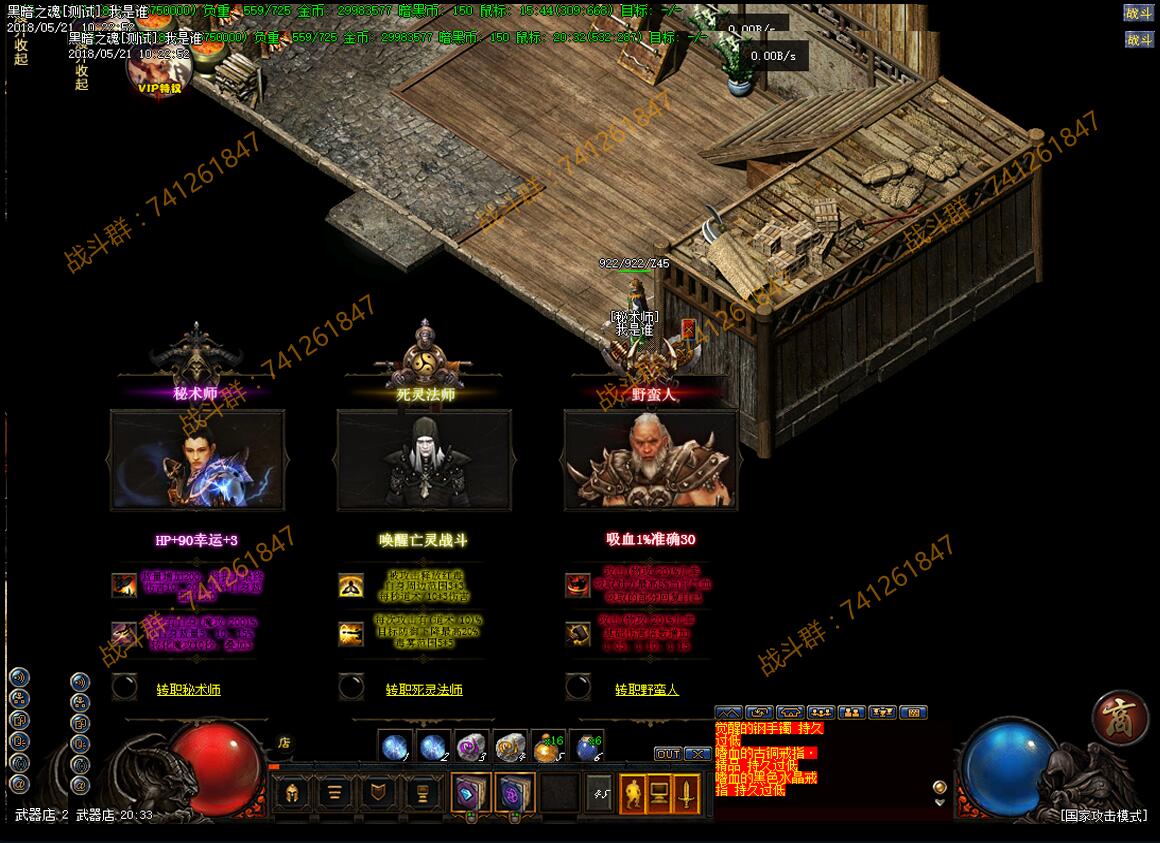
Task: Click the topmost 战斗 button
Action: coord(1139,13)
